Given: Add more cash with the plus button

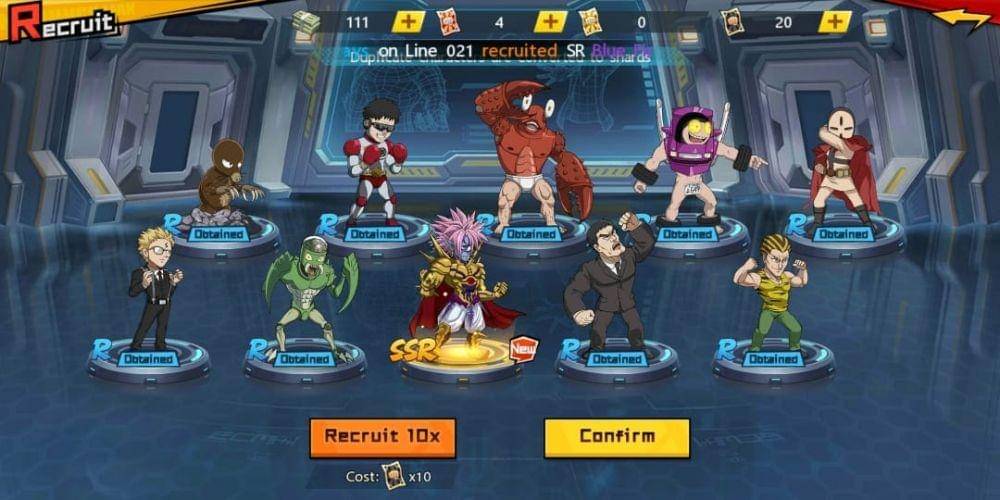Looking at the screenshot, I should pyautogui.click(x=407, y=22).
